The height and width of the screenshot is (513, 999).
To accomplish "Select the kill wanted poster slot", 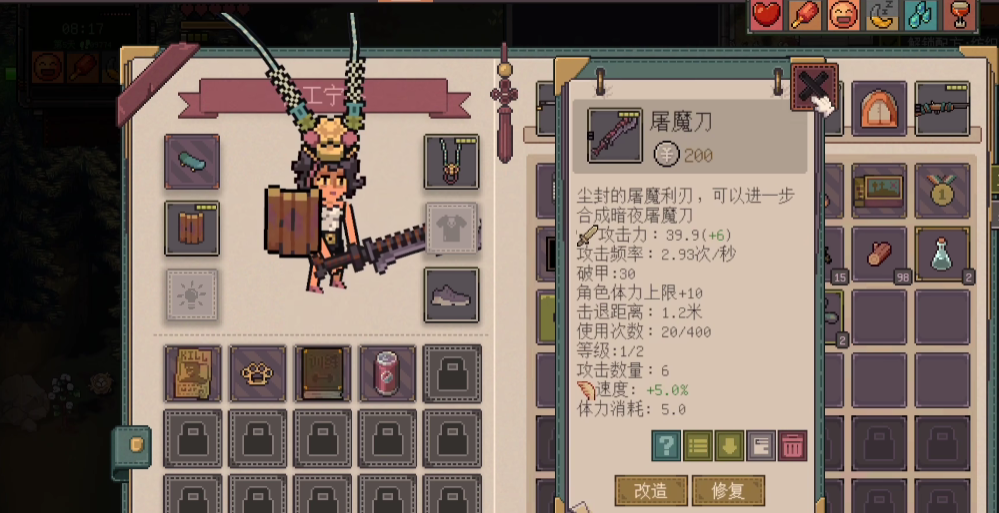I will 193,373.
